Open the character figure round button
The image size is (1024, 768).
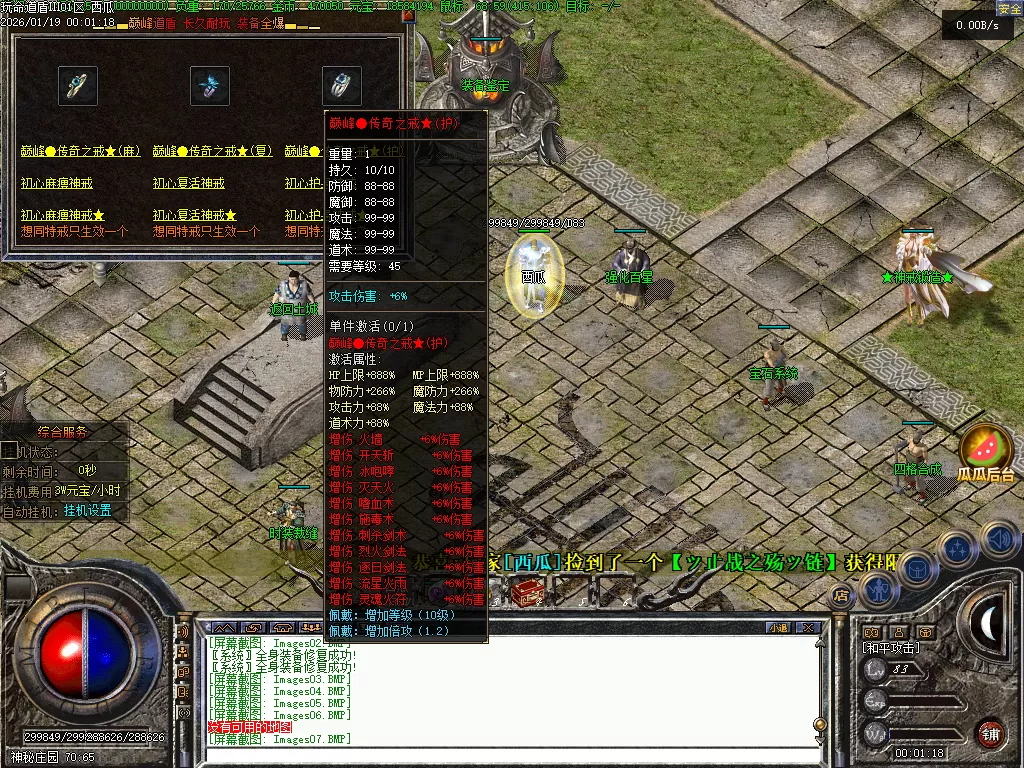click(x=879, y=591)
